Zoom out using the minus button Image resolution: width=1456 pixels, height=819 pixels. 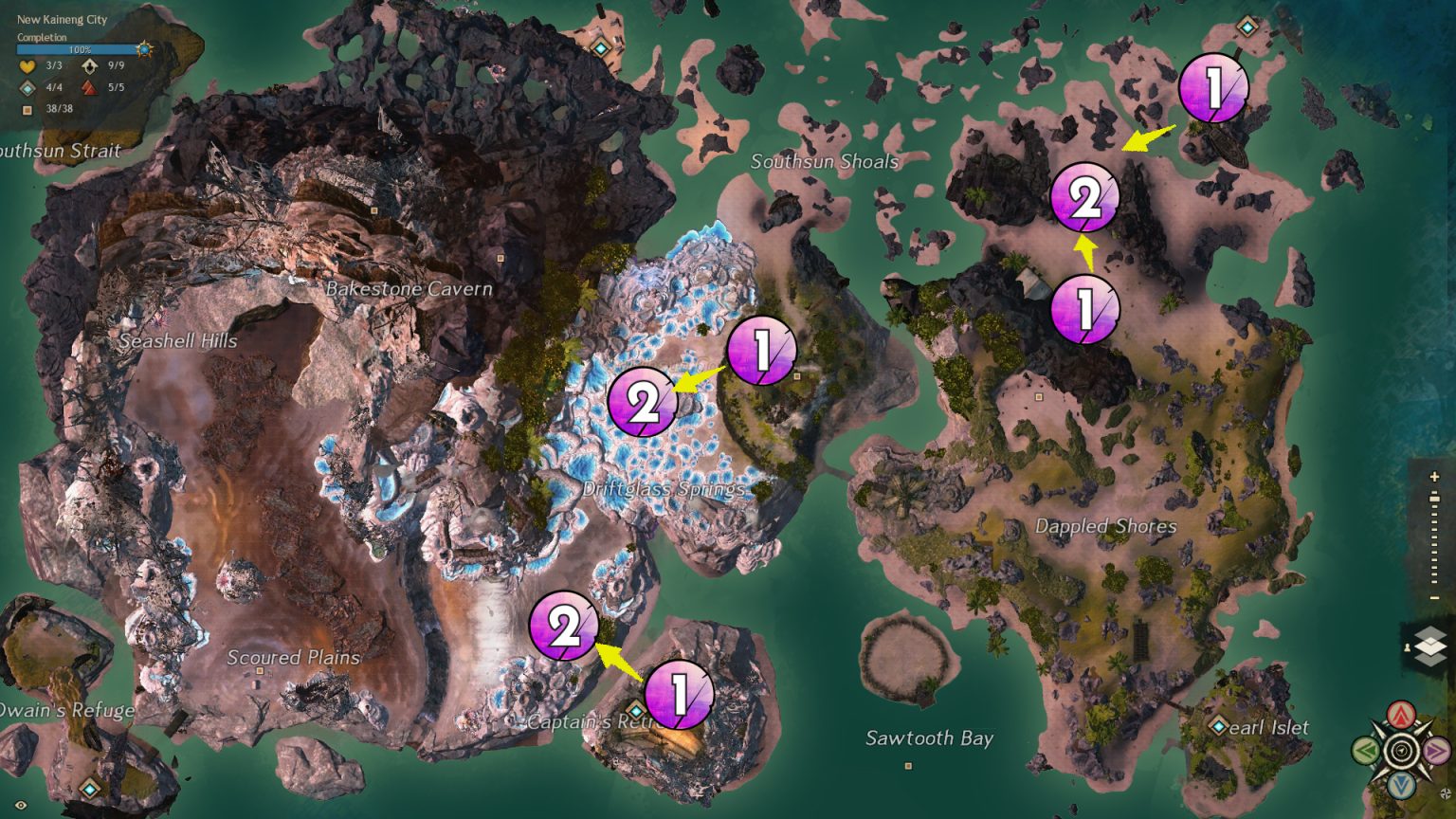(x=1433, y=598)
